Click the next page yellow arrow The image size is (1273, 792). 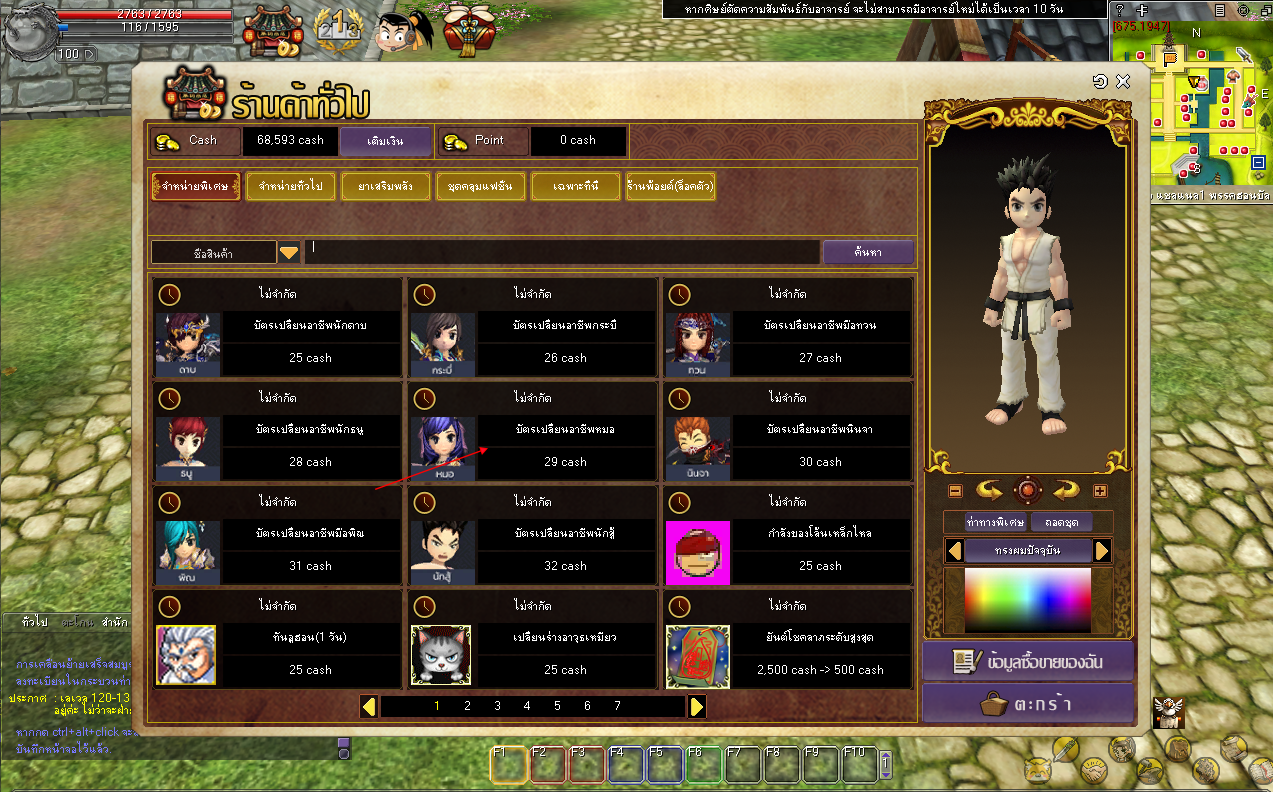[697, 706]
